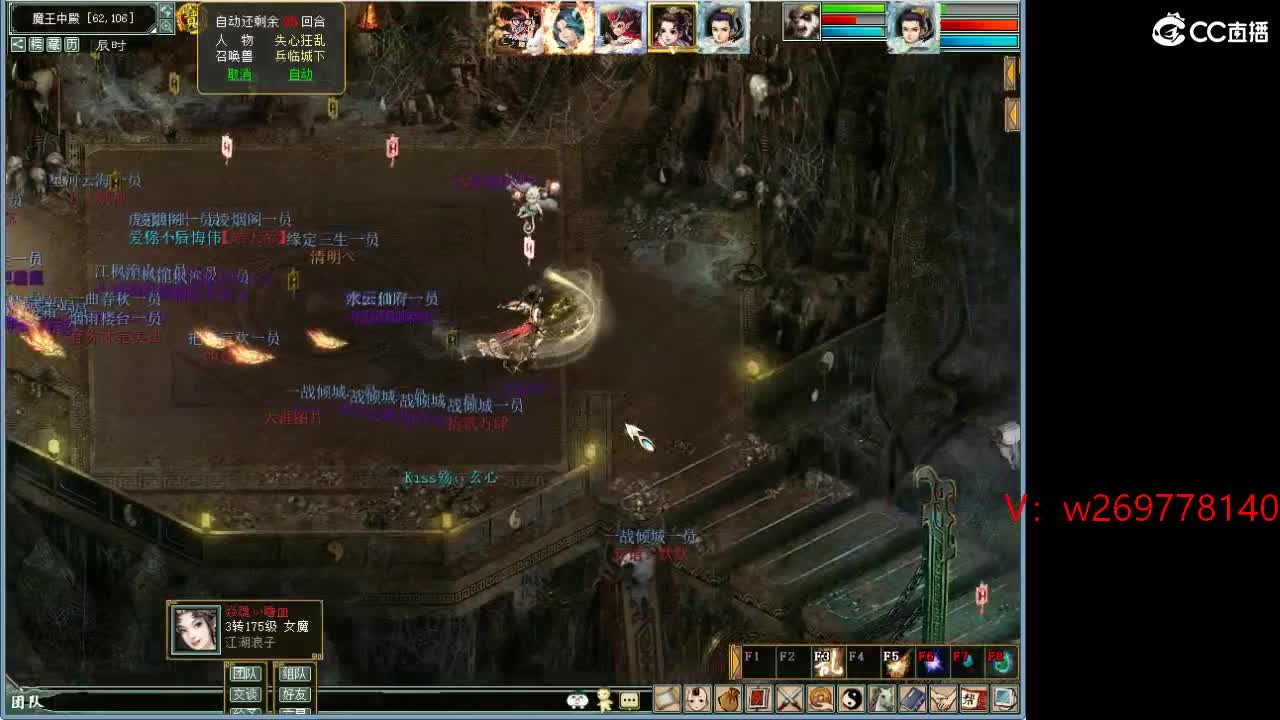
Task: Select the yin-yang Taiji icon in the toolbar
Action: 853,698
